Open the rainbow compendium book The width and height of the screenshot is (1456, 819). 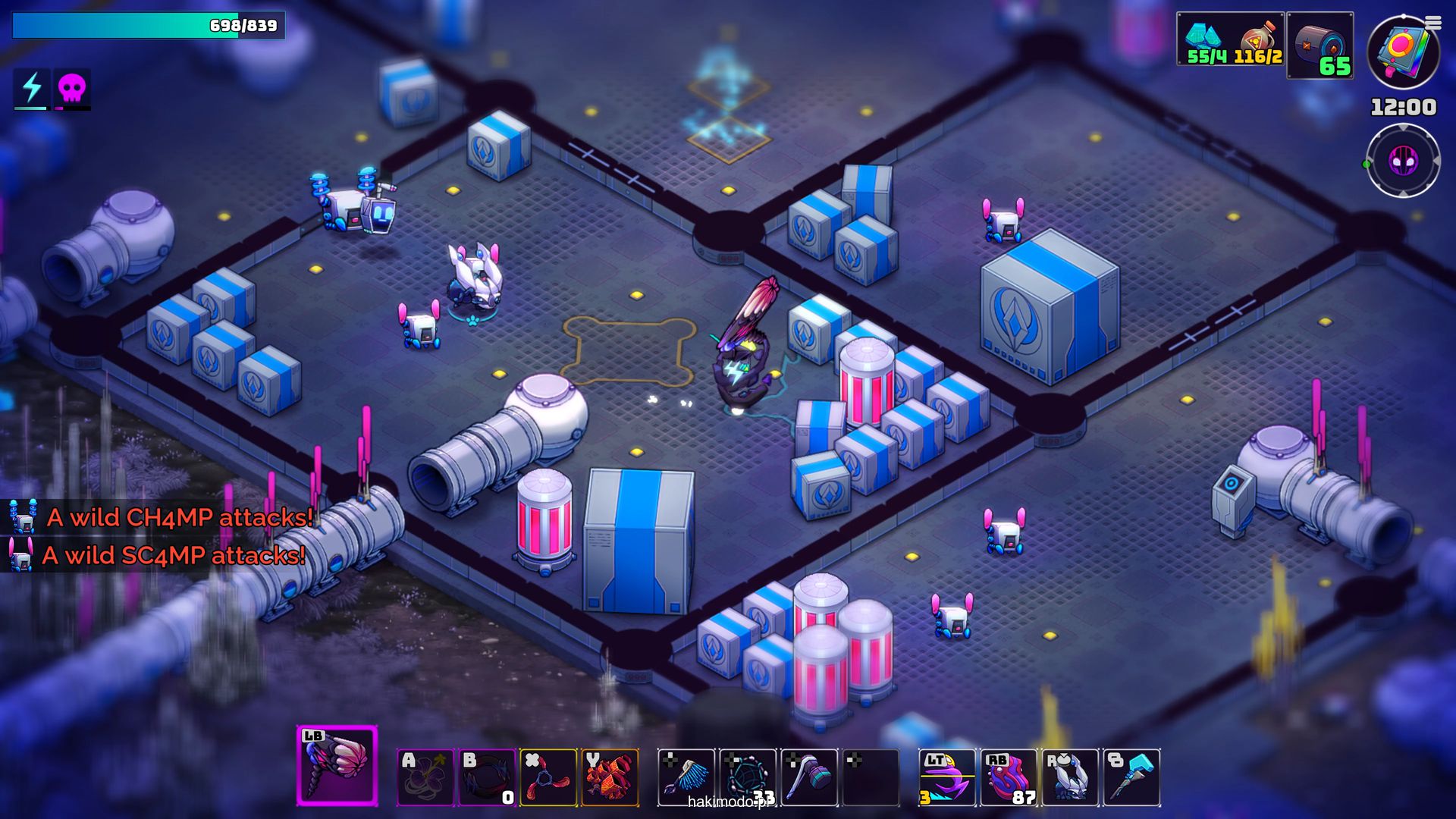tap(1401, 52)
